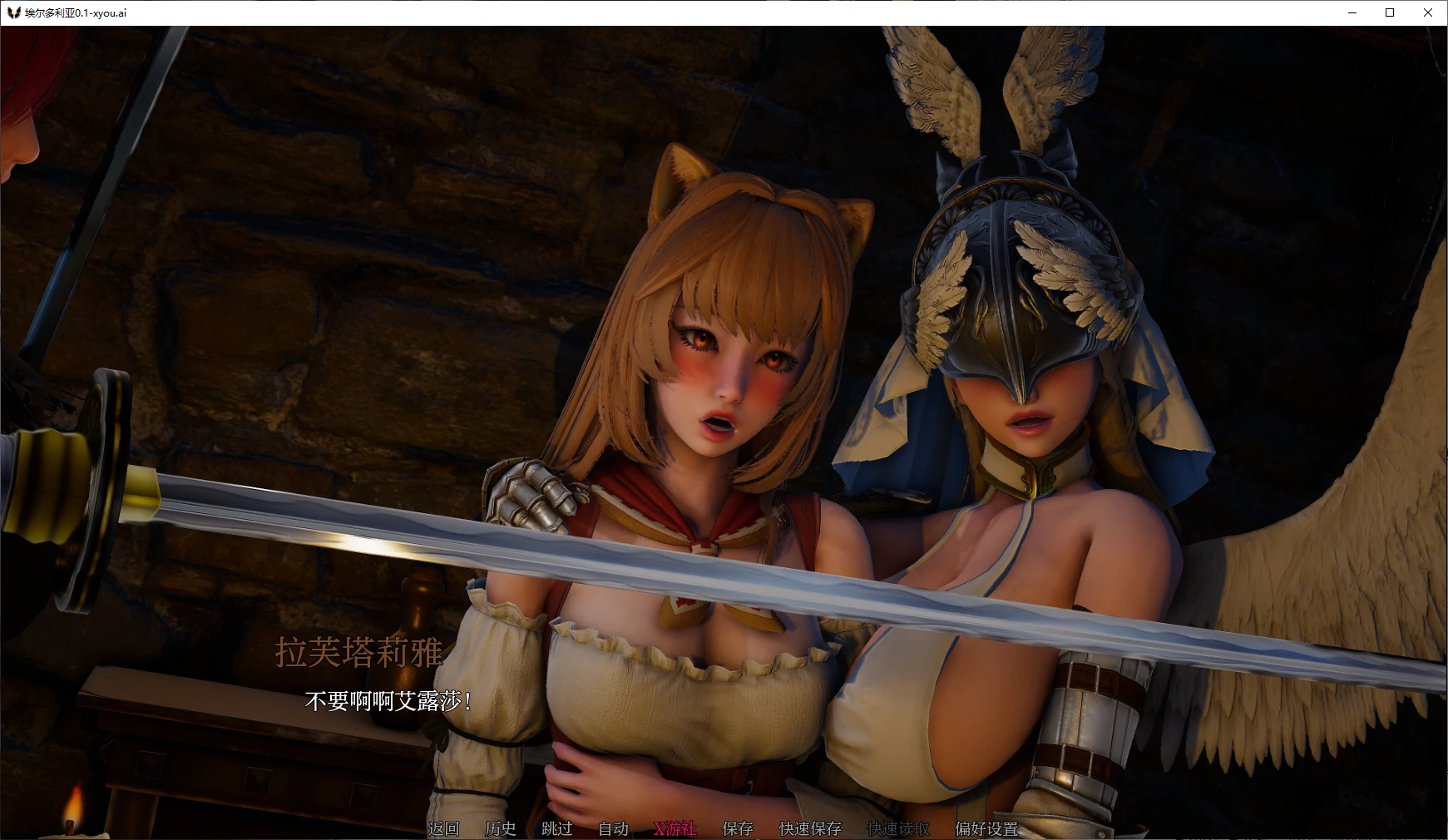
Task: Turn on 跳过 skip mode
Action: 556,829
